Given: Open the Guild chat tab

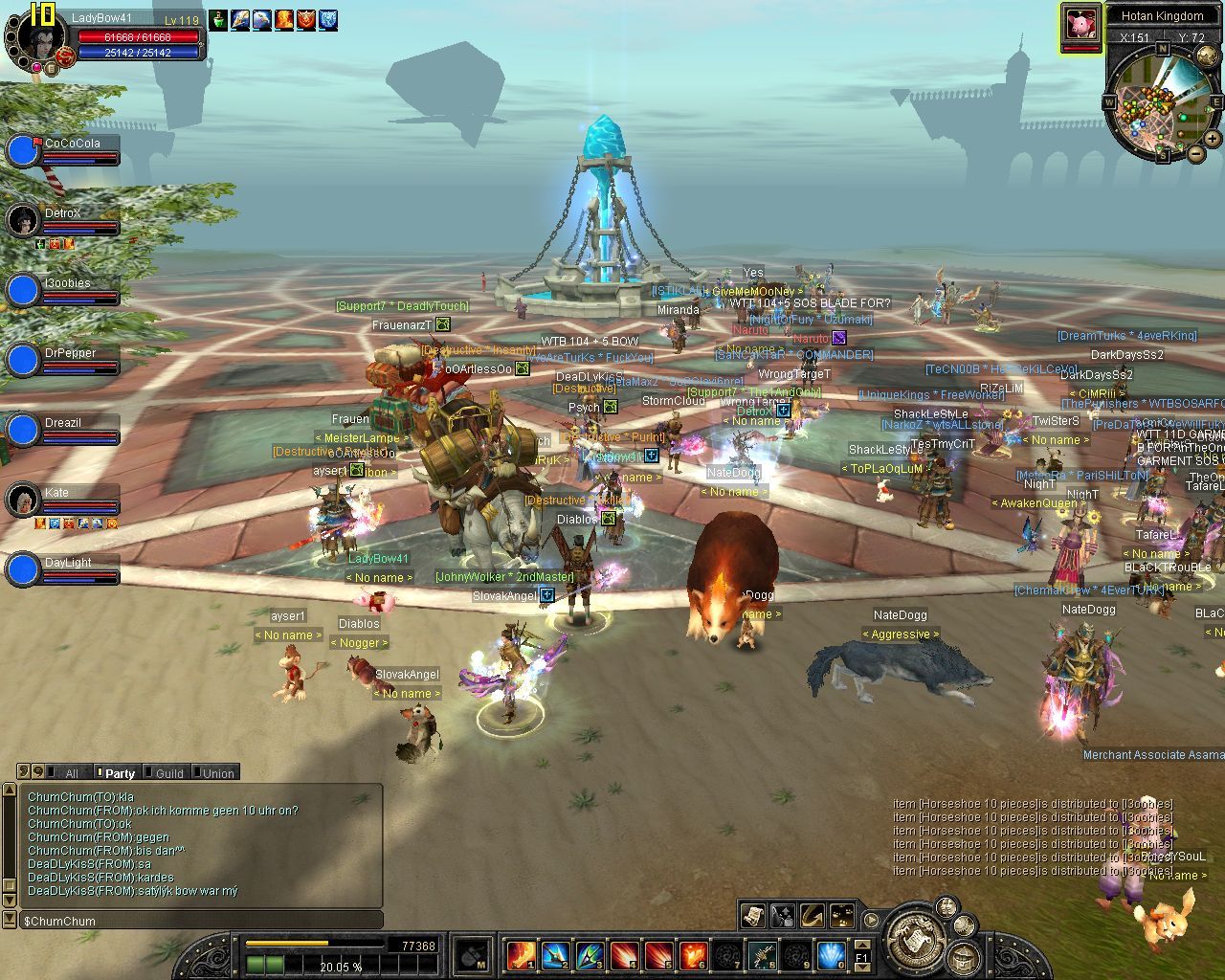Looking at the screenshot, I should (168, 773).
